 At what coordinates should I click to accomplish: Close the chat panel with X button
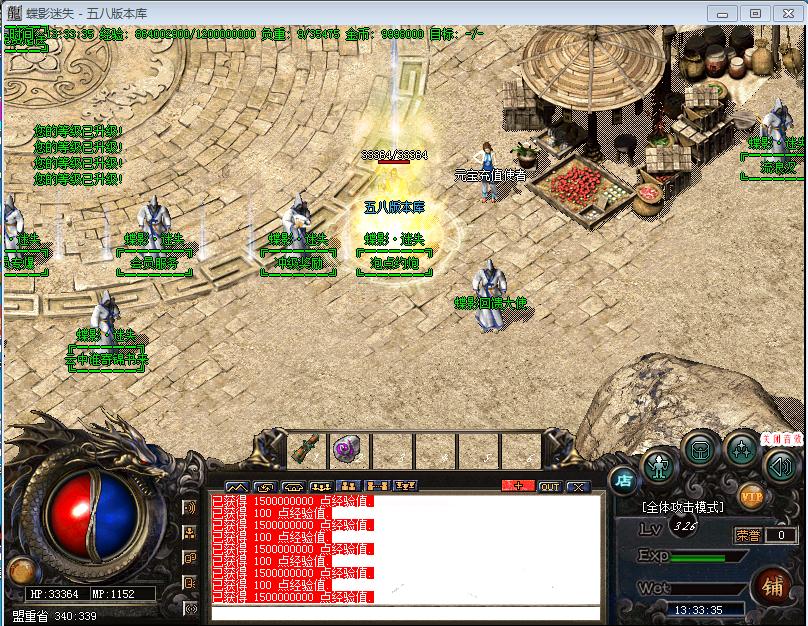pyautogui.click(x=578, y=487)
